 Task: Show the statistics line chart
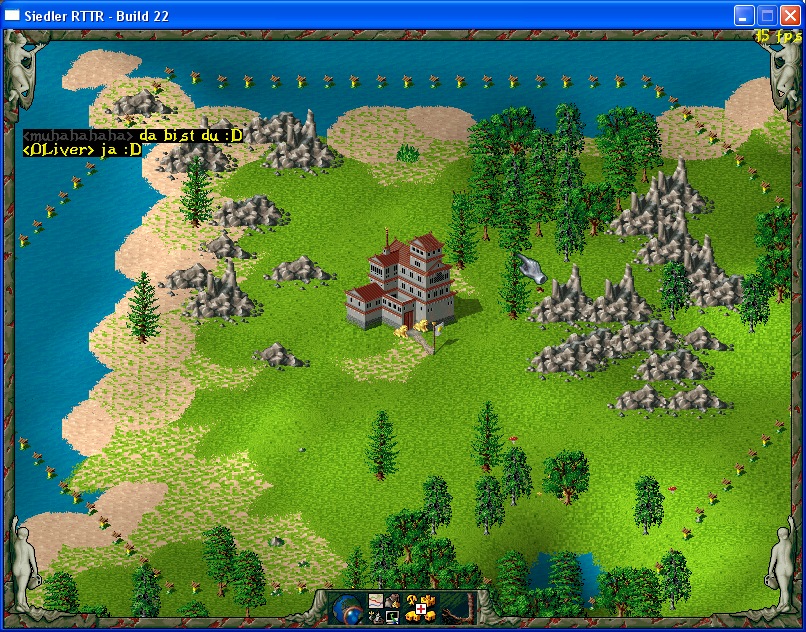376,601
